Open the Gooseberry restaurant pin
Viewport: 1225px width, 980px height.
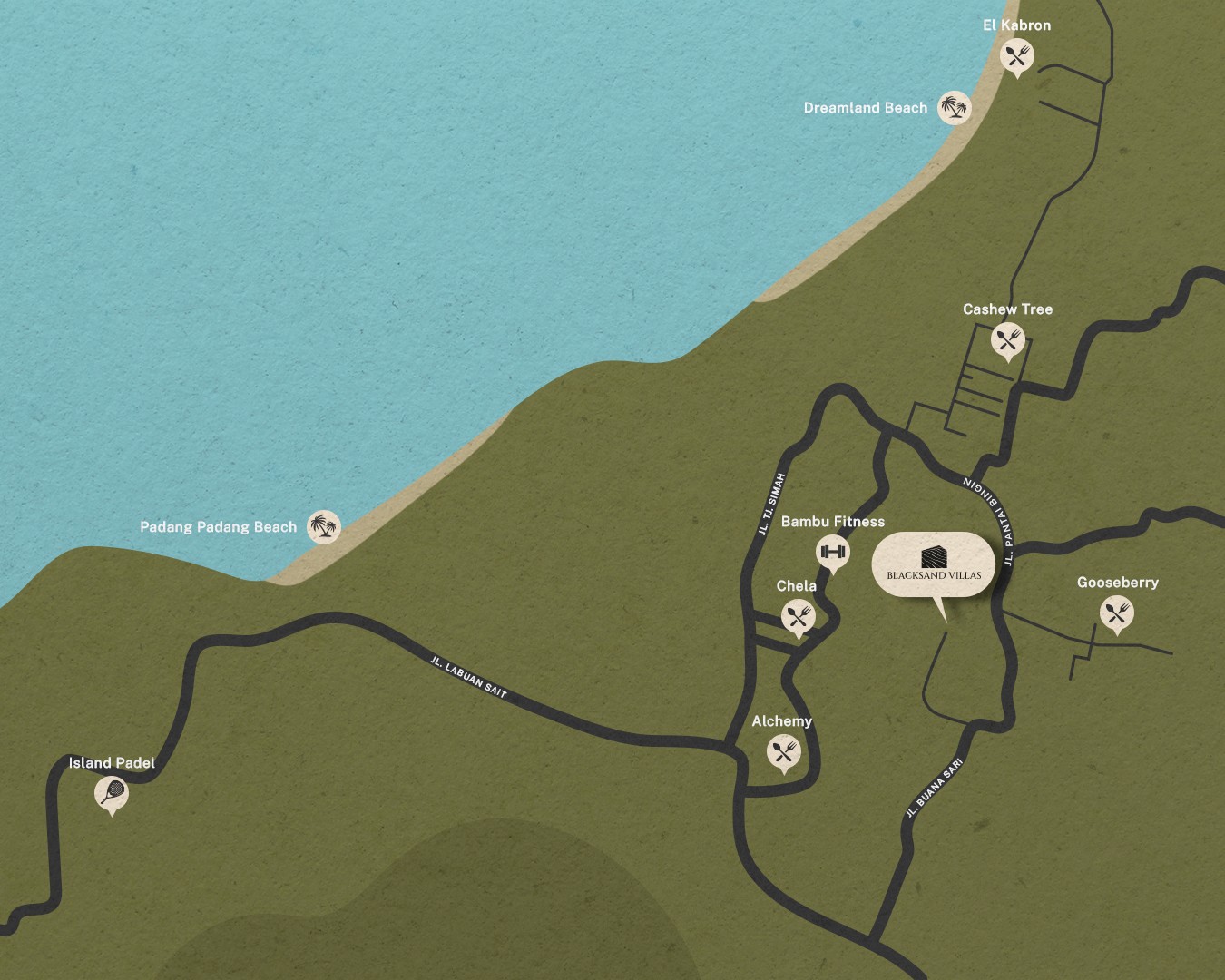pos(1116,613)
